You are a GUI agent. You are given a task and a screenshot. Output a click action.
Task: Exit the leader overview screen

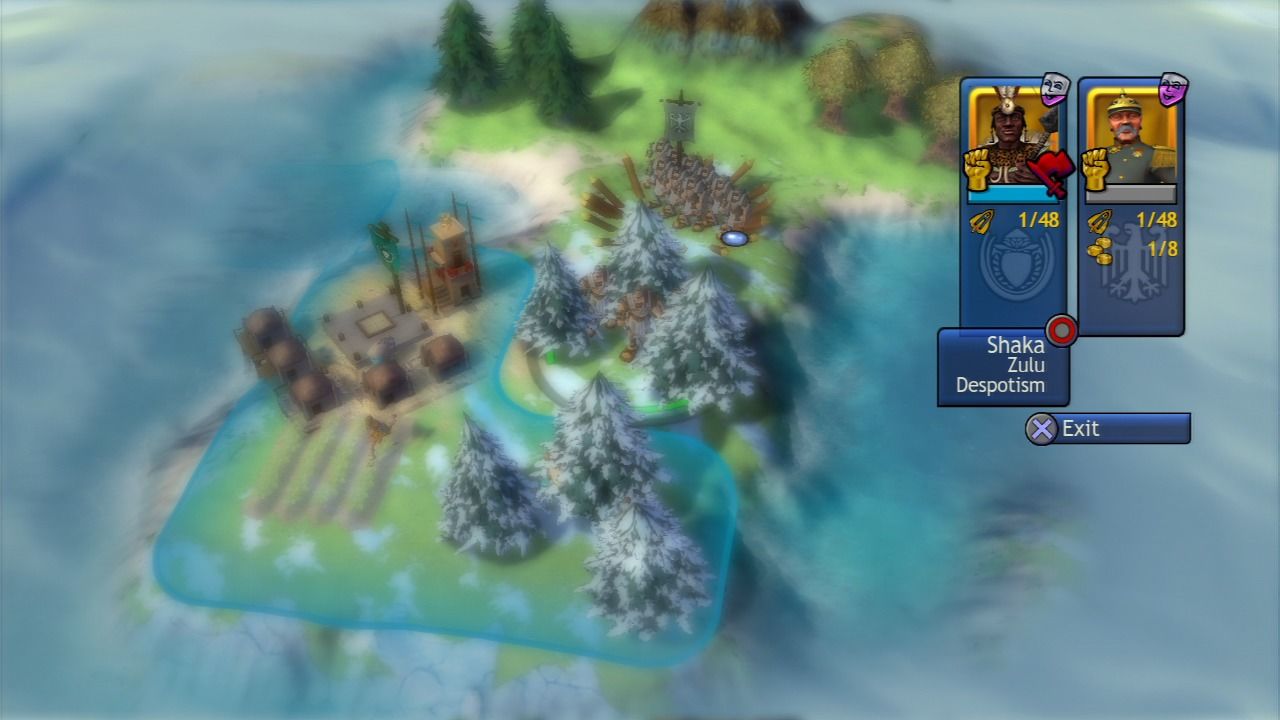tap(1108, 429)
